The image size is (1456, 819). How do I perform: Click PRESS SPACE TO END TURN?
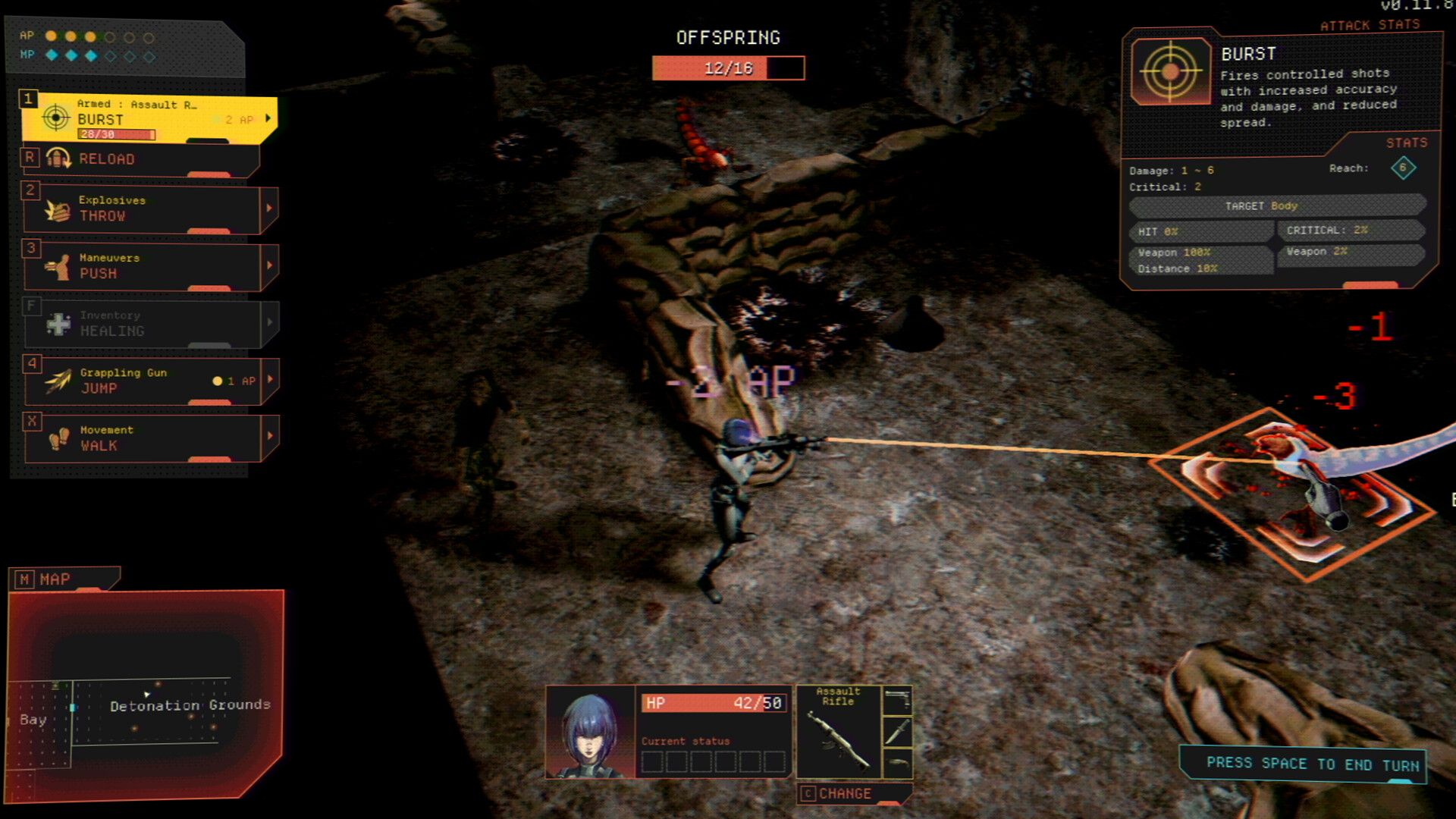point(1306,764)
